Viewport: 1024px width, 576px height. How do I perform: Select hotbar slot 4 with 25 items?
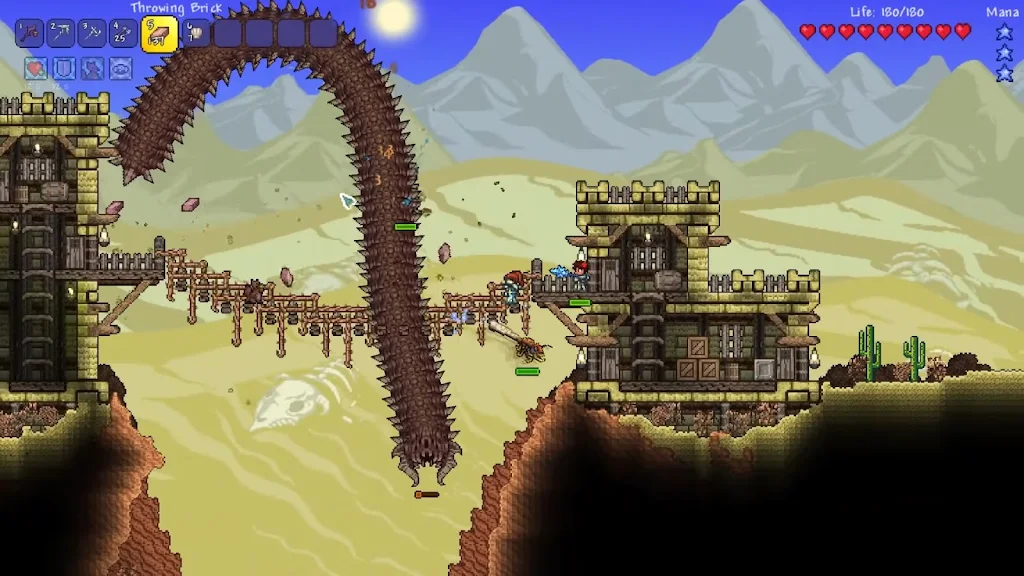124,34
